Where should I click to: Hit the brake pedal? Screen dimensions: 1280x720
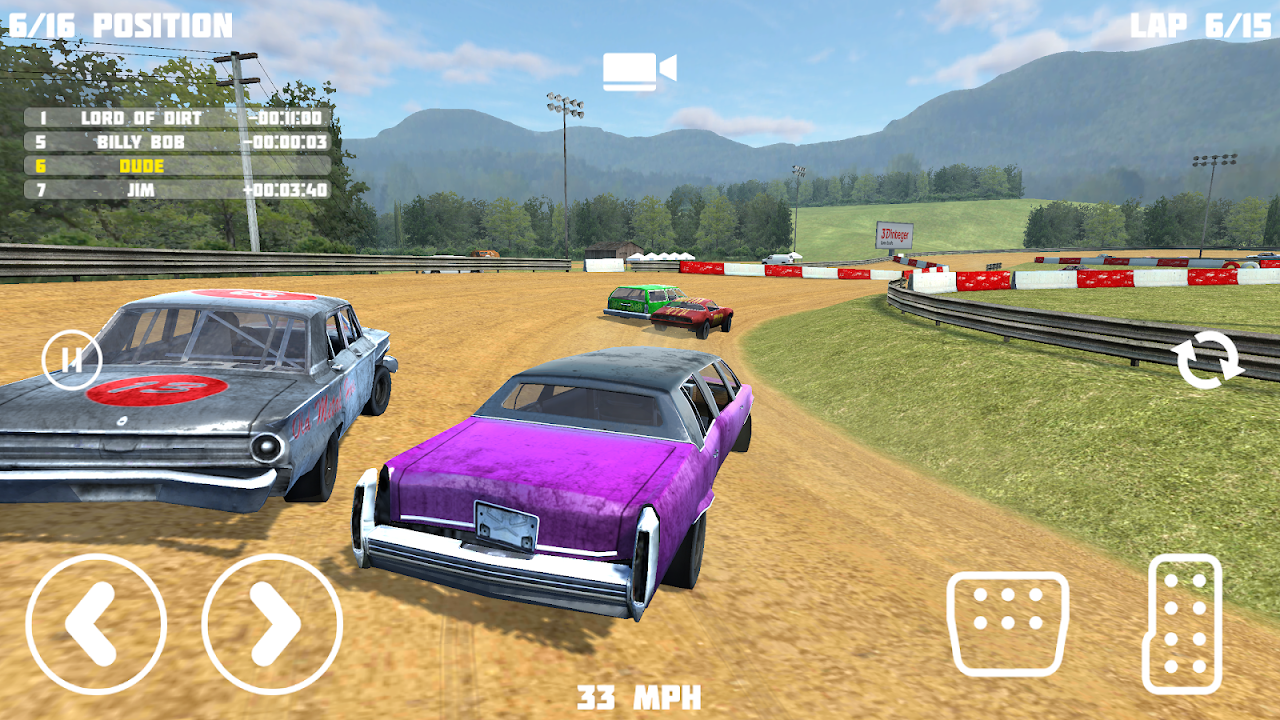pos(1007,624)
